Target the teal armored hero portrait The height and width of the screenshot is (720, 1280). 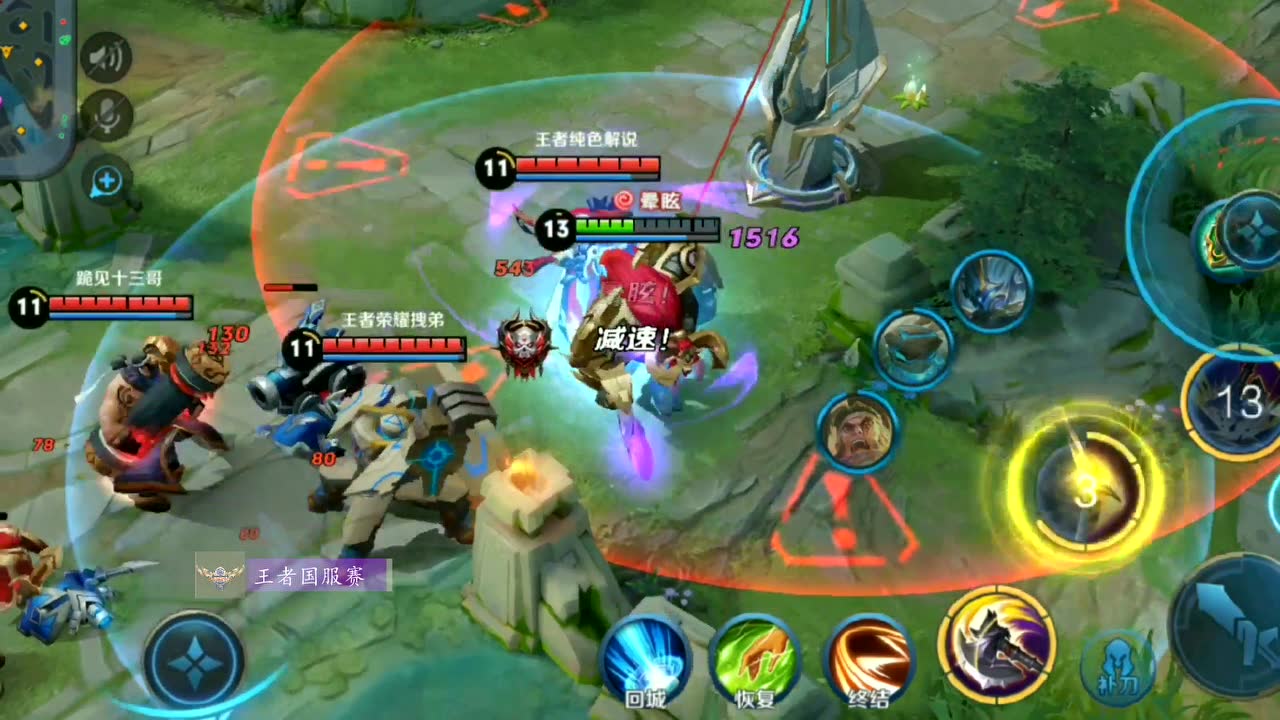[914, 349]
